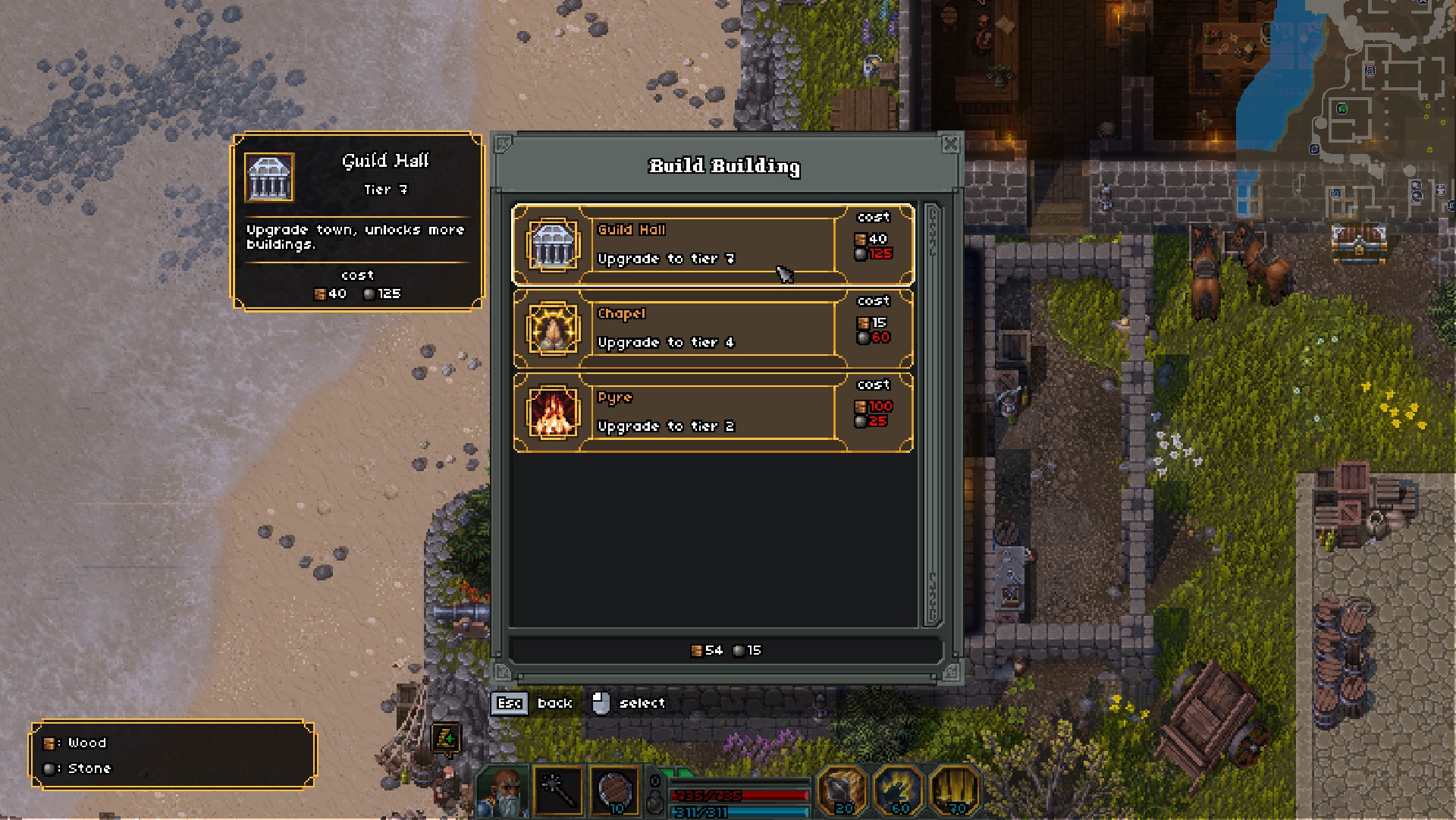
Task: Activate the hammer strike ability
Action: [842, 791]
